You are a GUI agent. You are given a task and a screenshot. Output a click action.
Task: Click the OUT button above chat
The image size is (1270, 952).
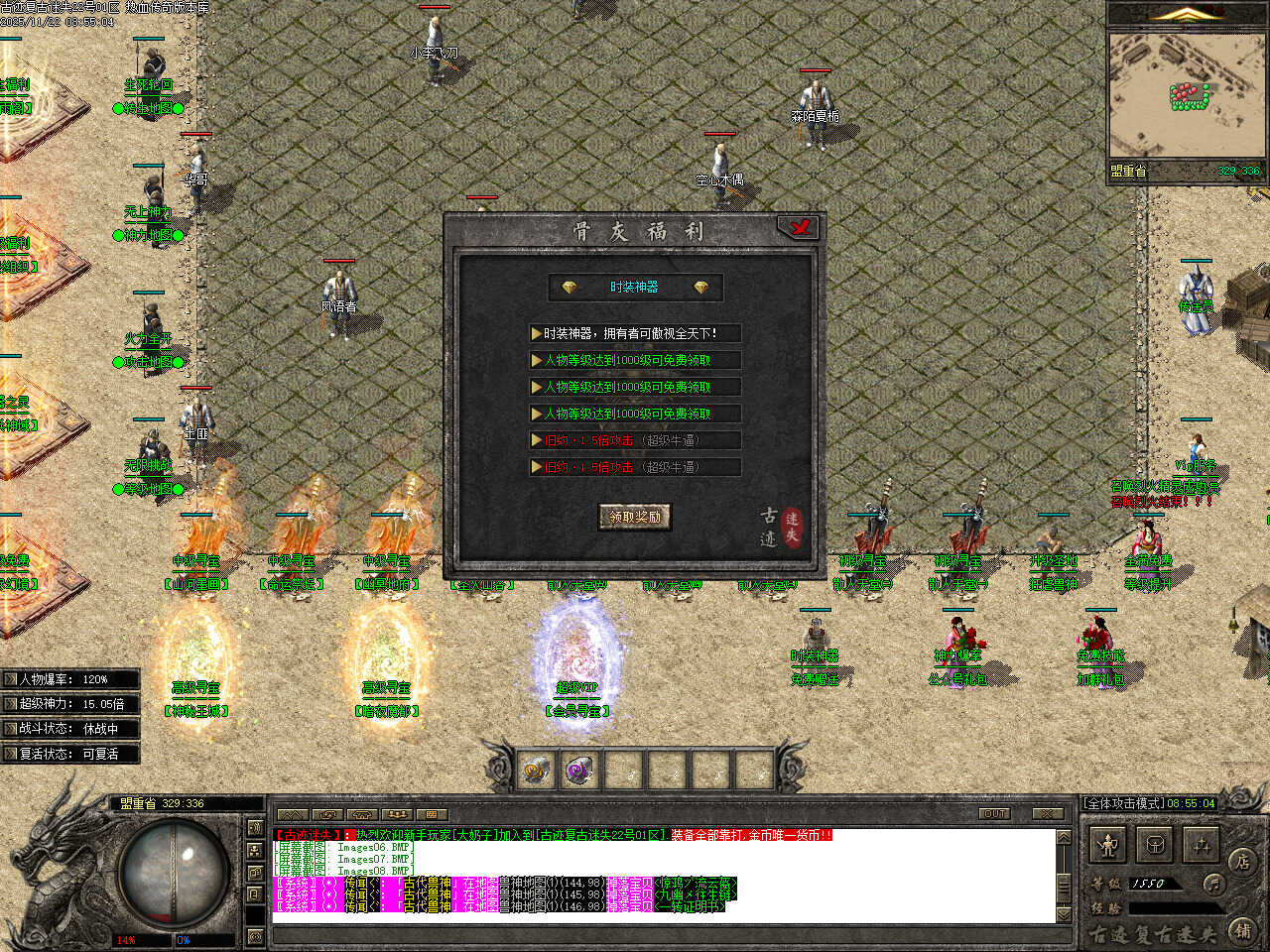(994, 814)
